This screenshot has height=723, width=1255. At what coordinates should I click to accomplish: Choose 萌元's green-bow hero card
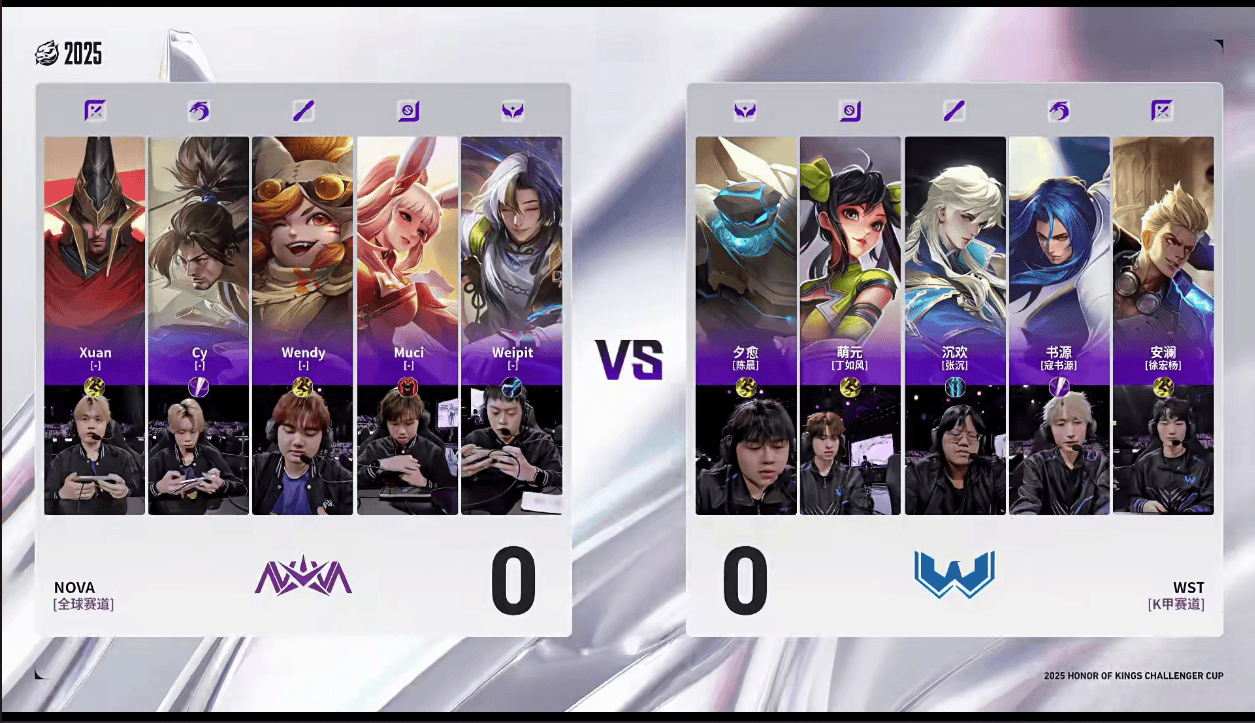coord(850,240)
